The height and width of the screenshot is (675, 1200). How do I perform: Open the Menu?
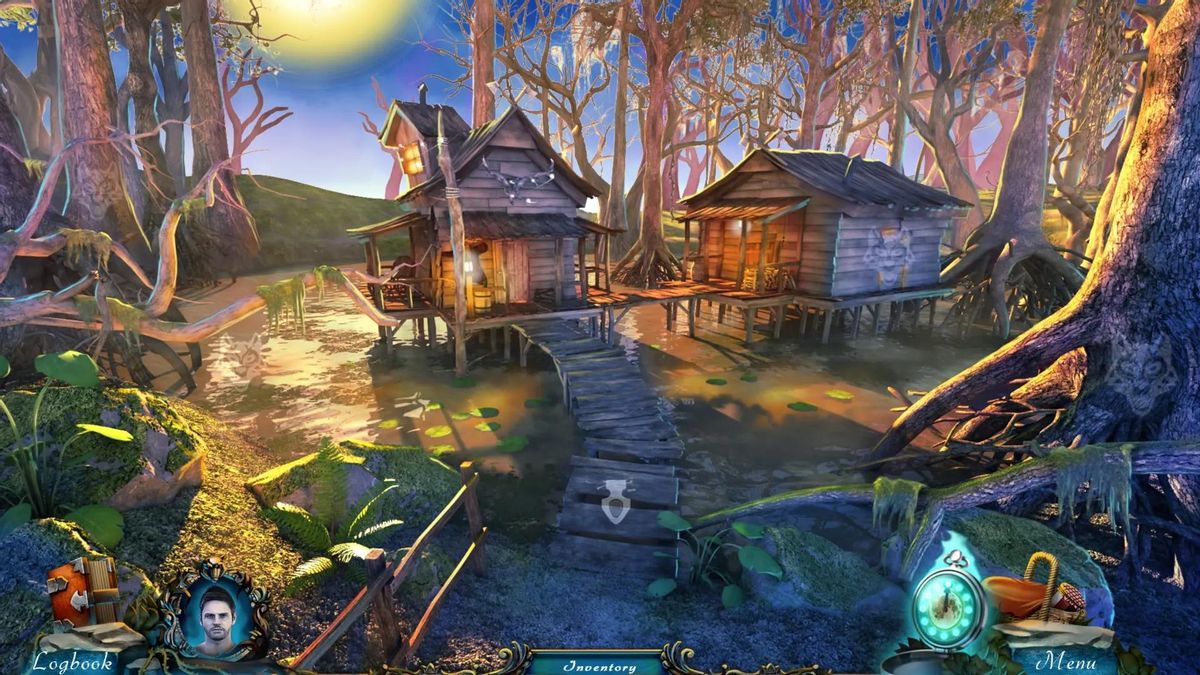click(x=1066, y=661)
